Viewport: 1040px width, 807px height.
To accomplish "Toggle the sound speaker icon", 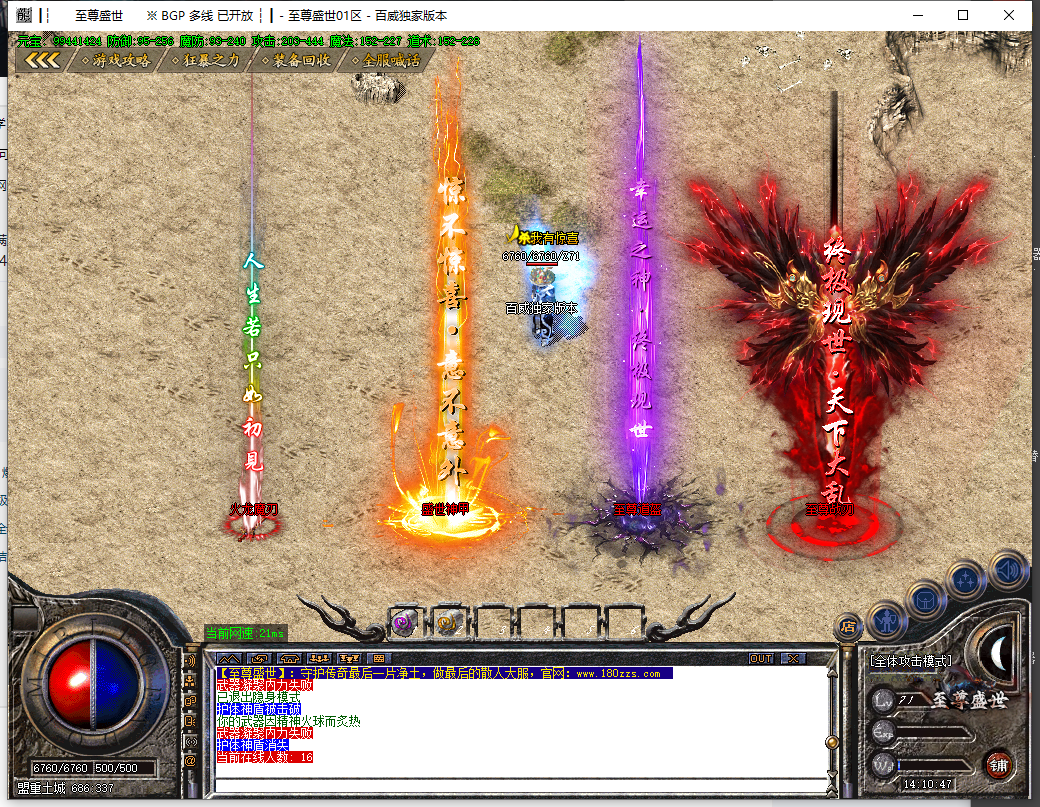I will 1008,569.
